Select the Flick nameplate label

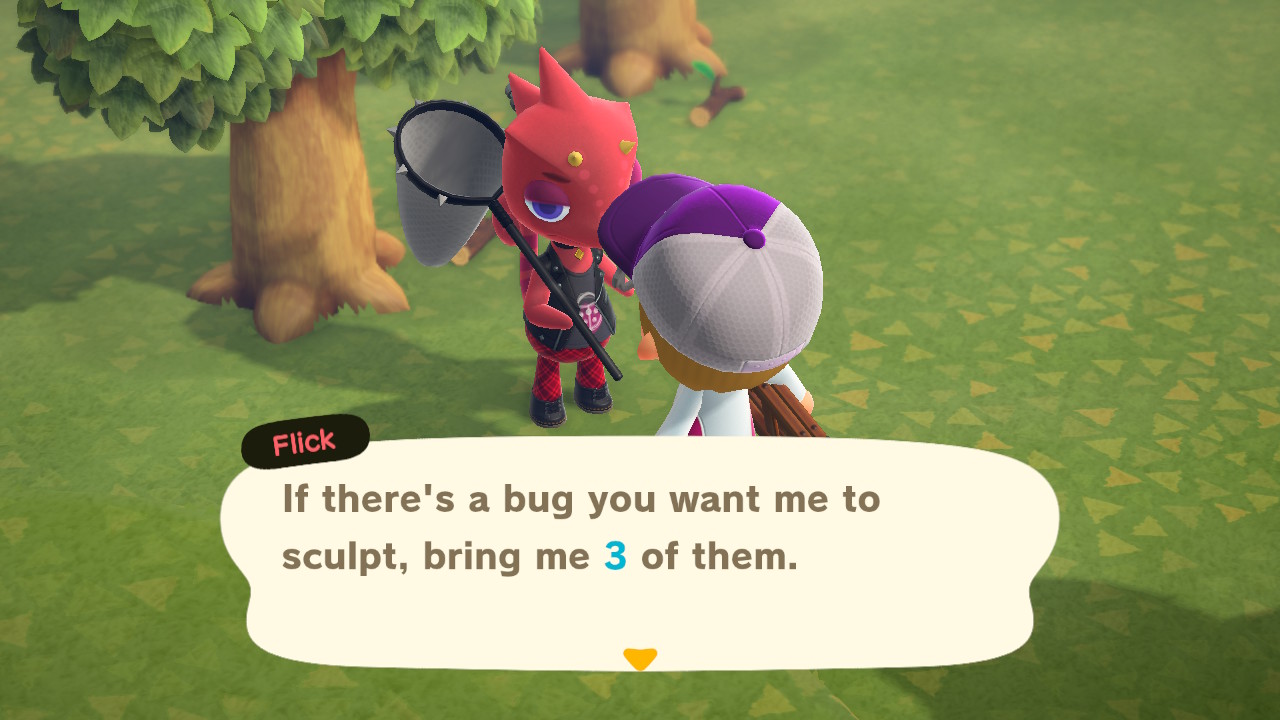click(x=303, y=443)
